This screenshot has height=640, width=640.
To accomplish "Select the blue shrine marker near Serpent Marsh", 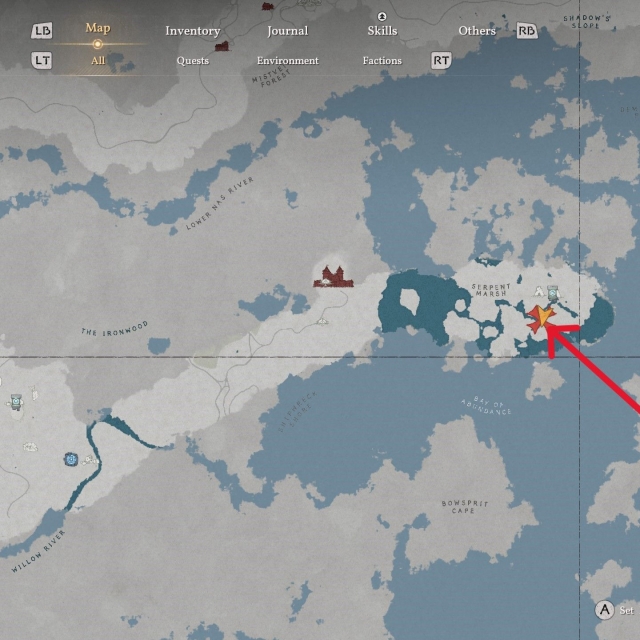I will click(x=553, y=294).
